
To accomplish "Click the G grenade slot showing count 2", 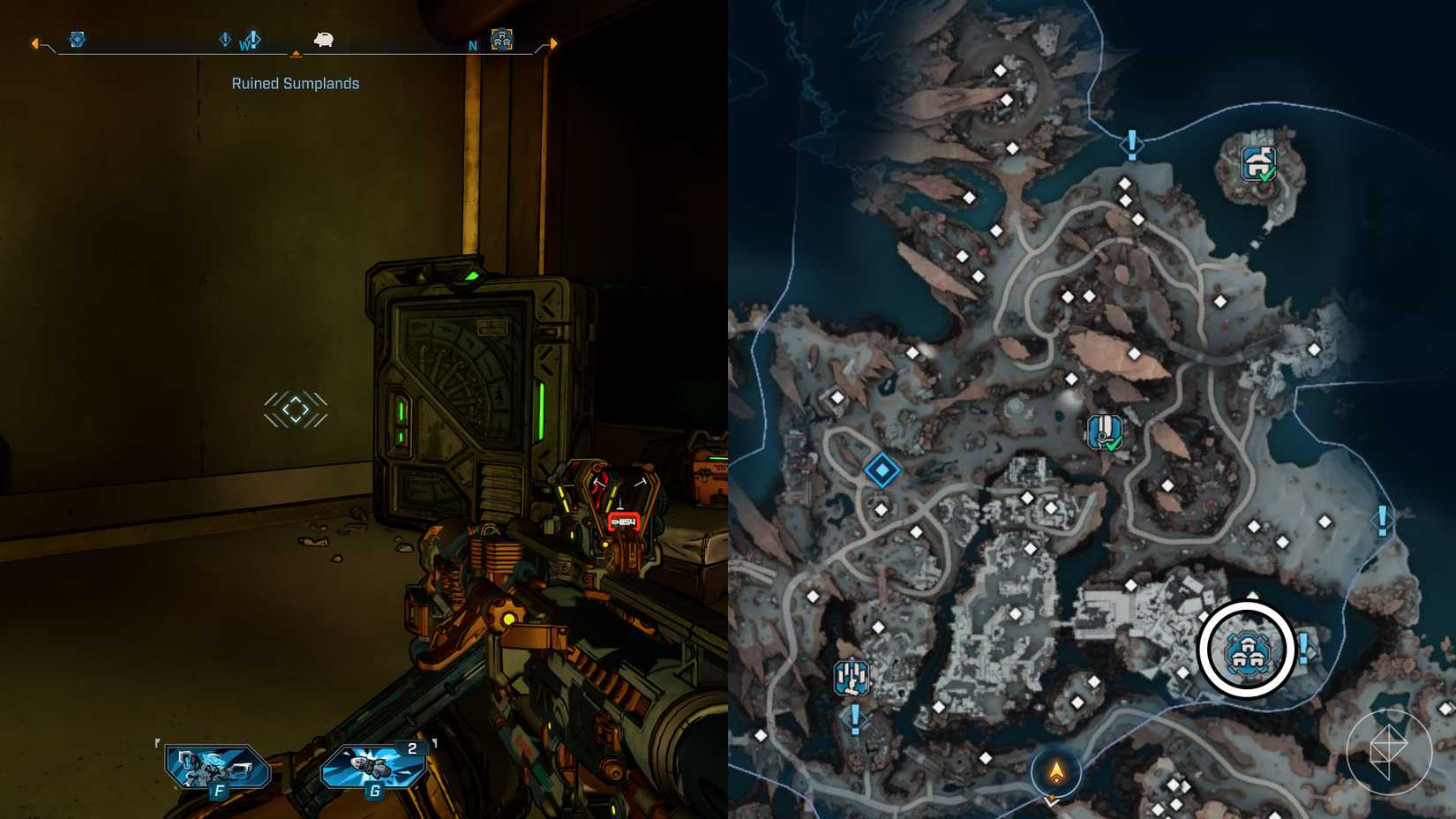I will click(x=374, y=767).
